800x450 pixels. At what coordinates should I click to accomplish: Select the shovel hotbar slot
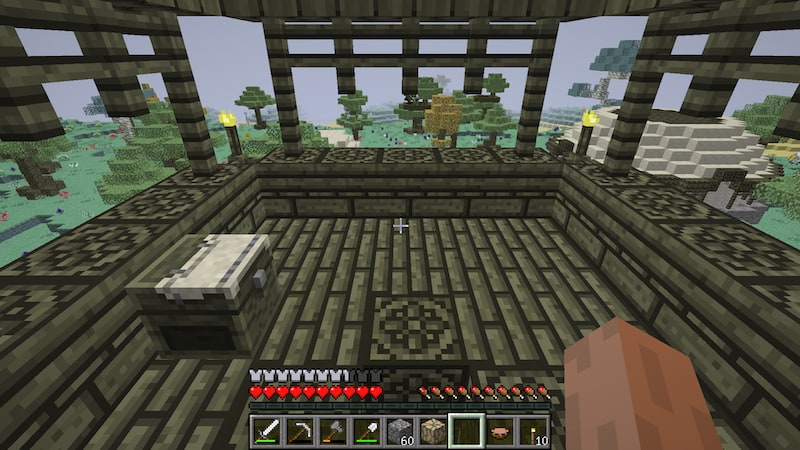366,431
